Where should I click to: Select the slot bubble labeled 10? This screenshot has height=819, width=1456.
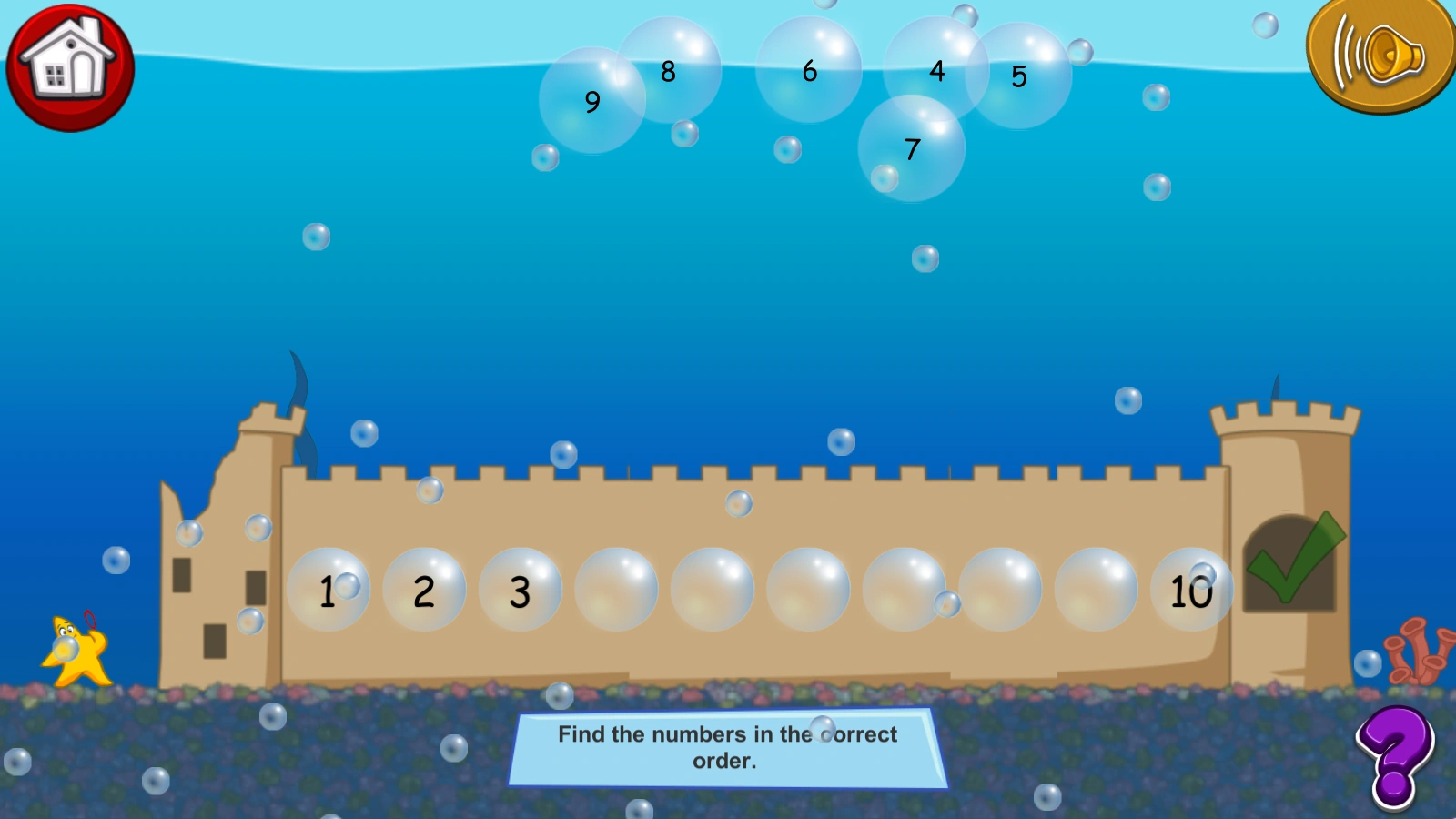pyautogui.click(x=1194, y=591)
